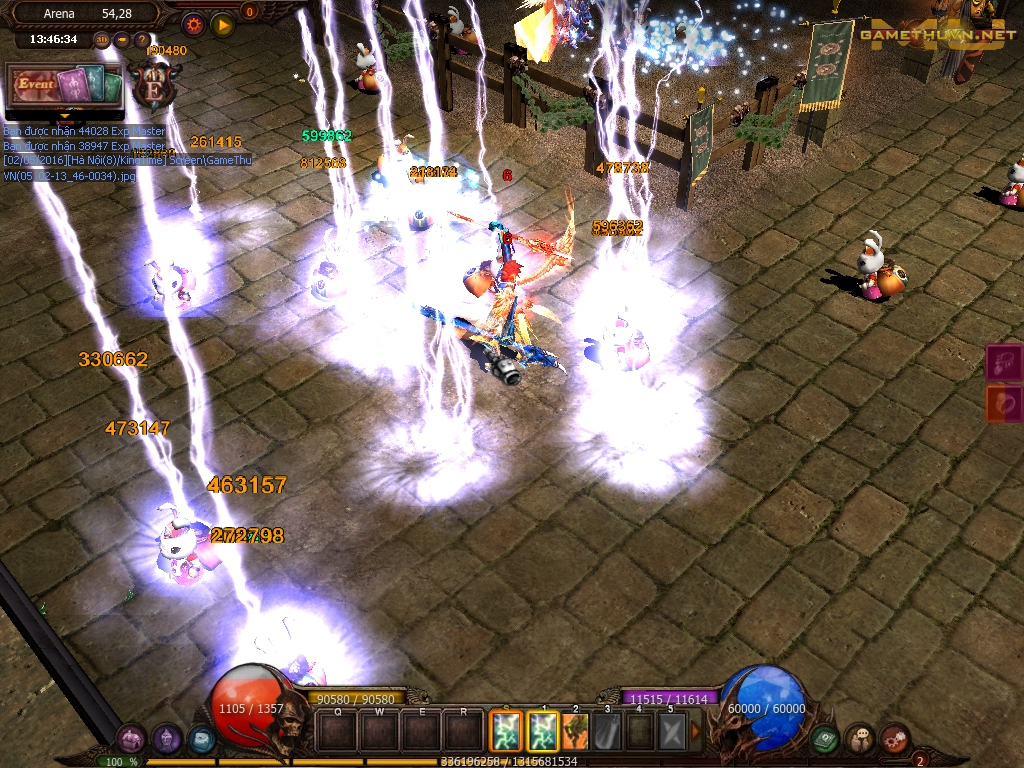Click the small arrow button beside 3D
1024x768 pixels.
(122, 40)
